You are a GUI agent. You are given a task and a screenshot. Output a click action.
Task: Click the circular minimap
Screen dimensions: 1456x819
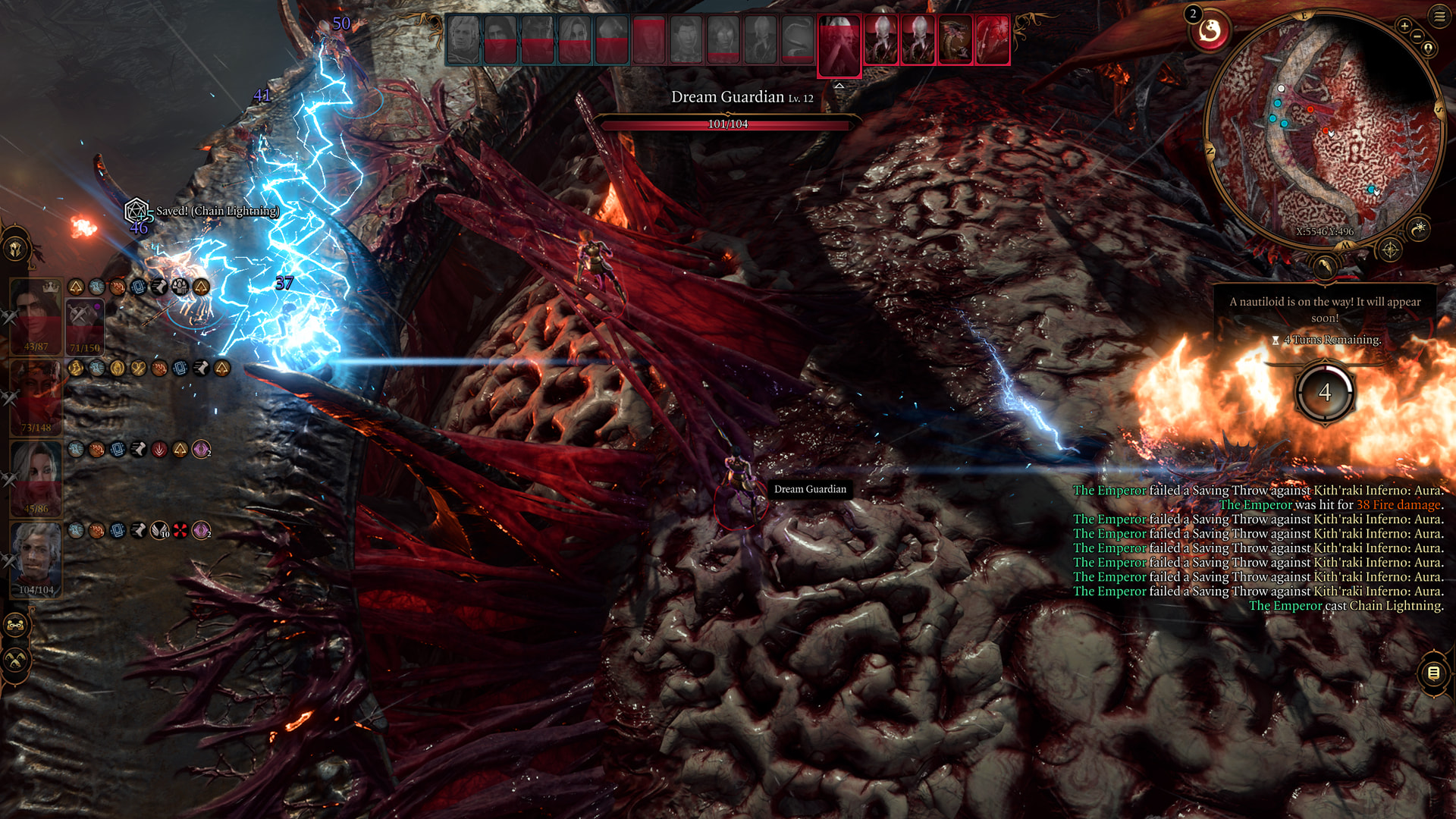coord(1323,129)
